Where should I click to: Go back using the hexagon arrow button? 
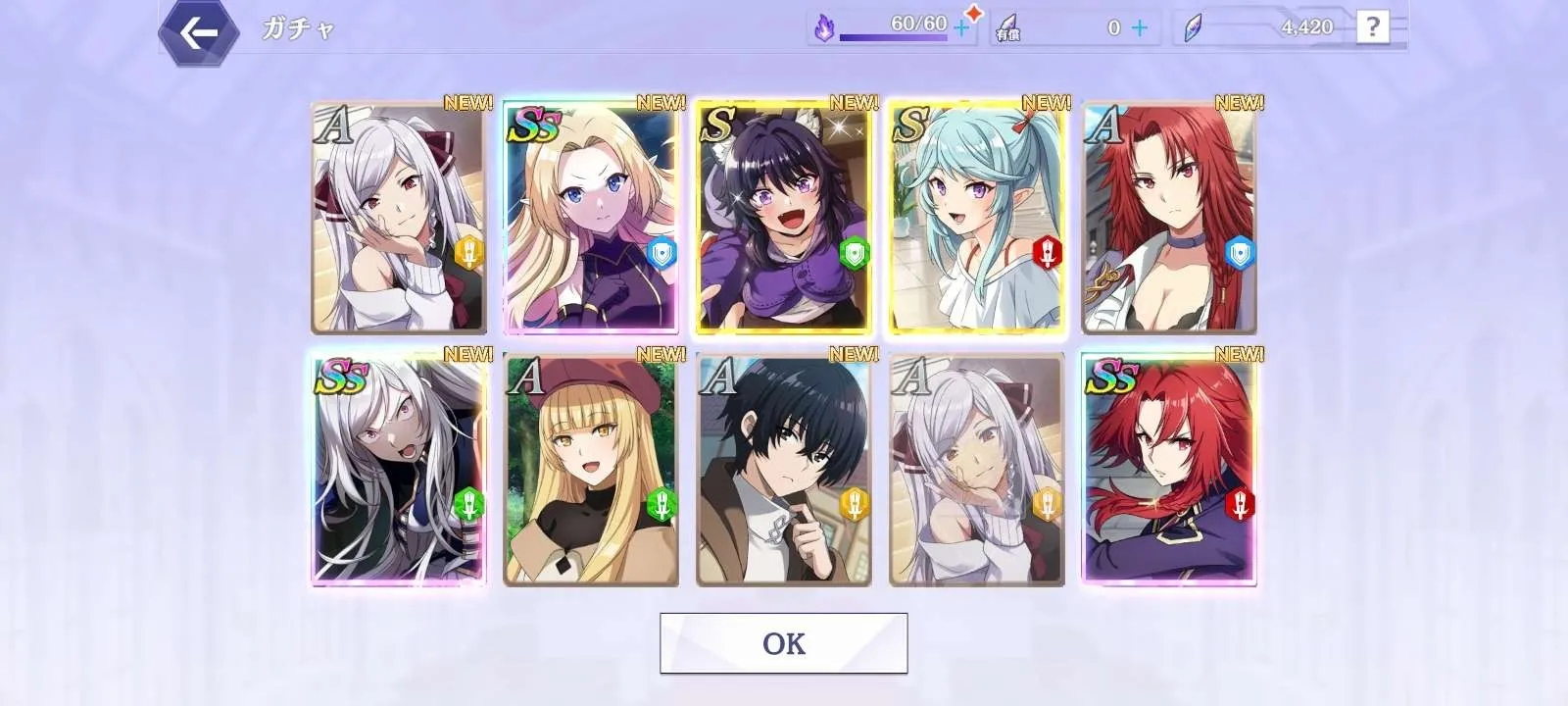(x=199, y=33)
